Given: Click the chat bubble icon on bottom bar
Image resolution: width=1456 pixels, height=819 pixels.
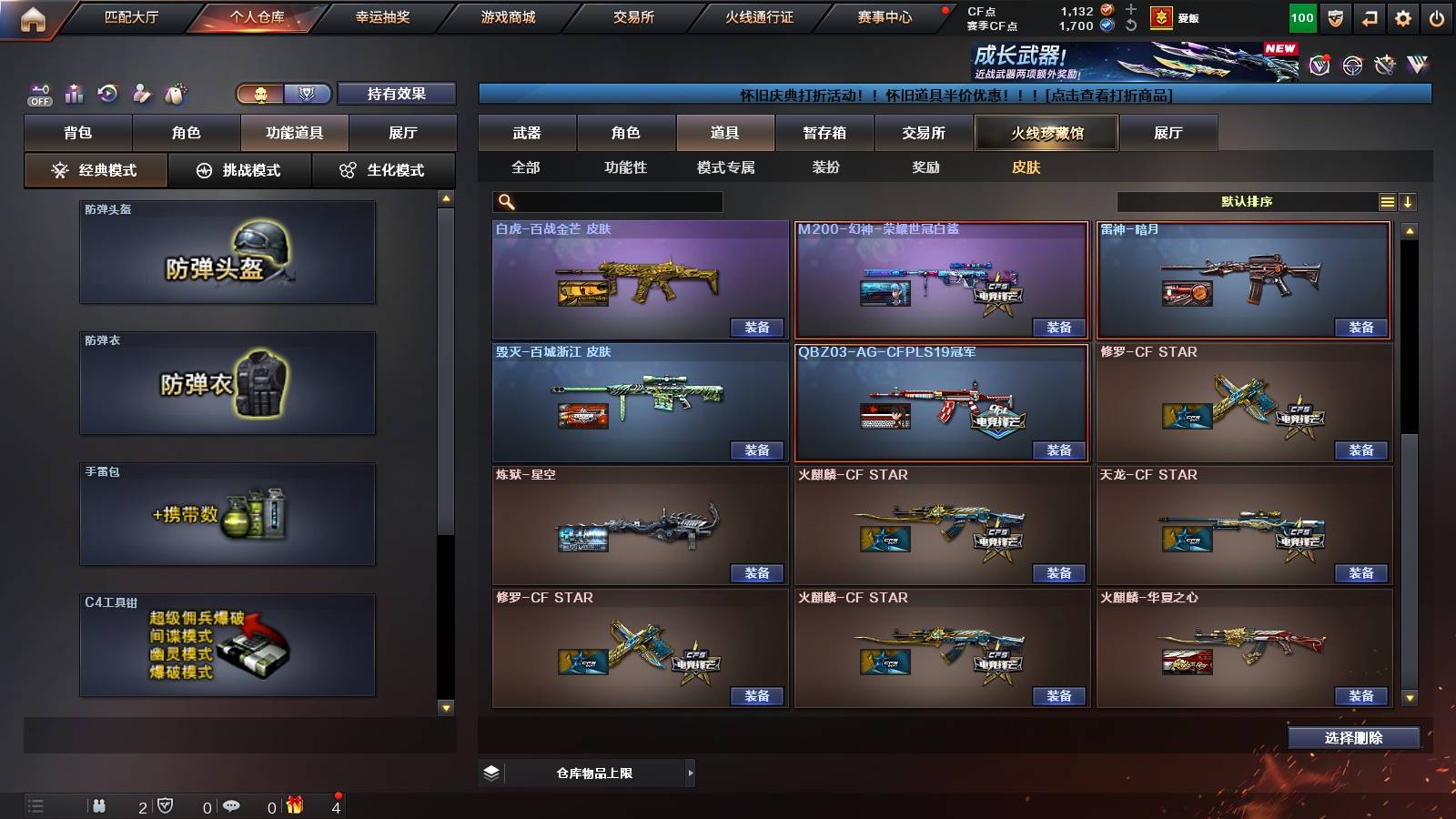Looking at the screenshot, I should click(232, 805).
